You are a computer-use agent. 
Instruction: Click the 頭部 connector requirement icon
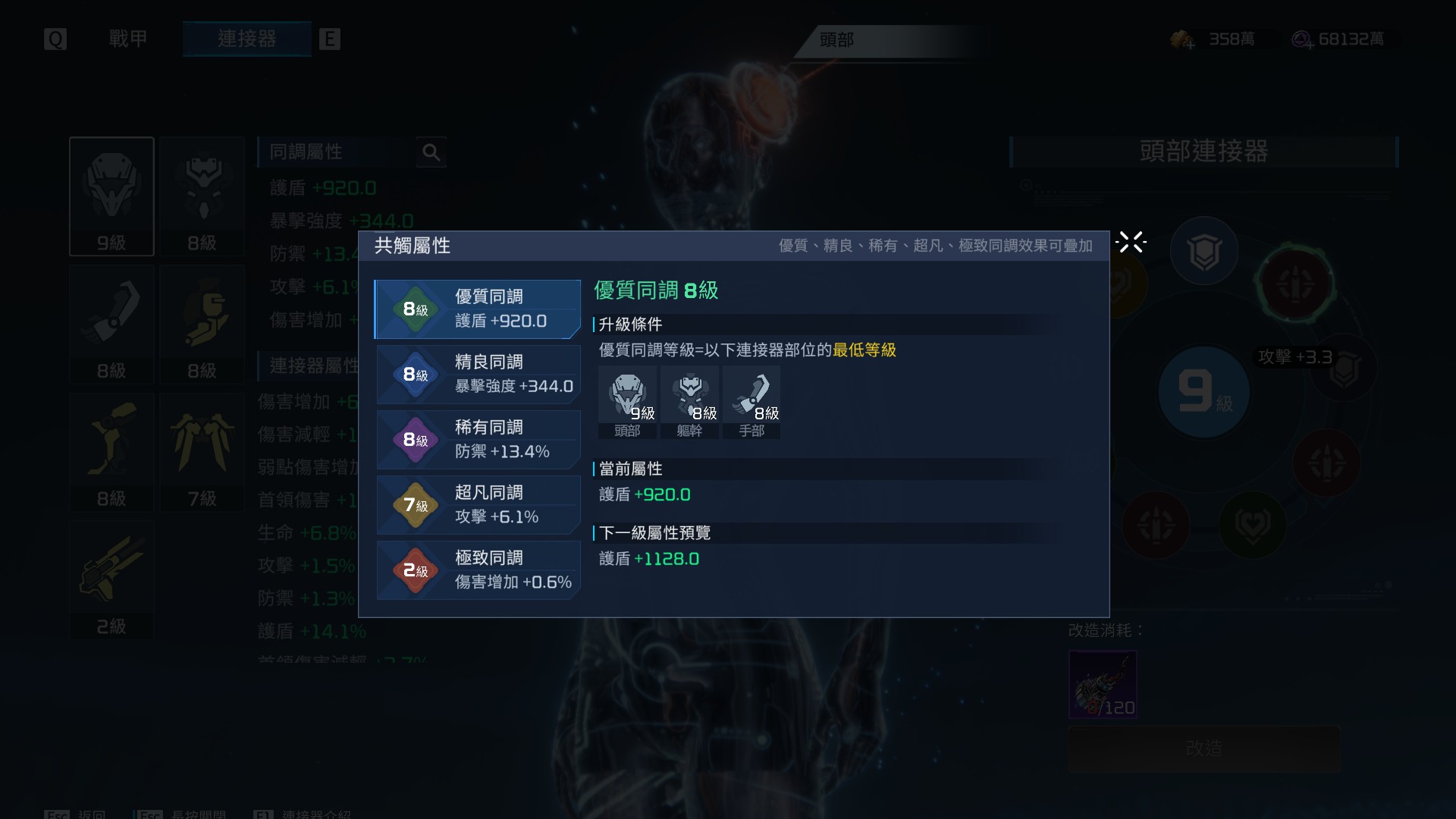627,402
